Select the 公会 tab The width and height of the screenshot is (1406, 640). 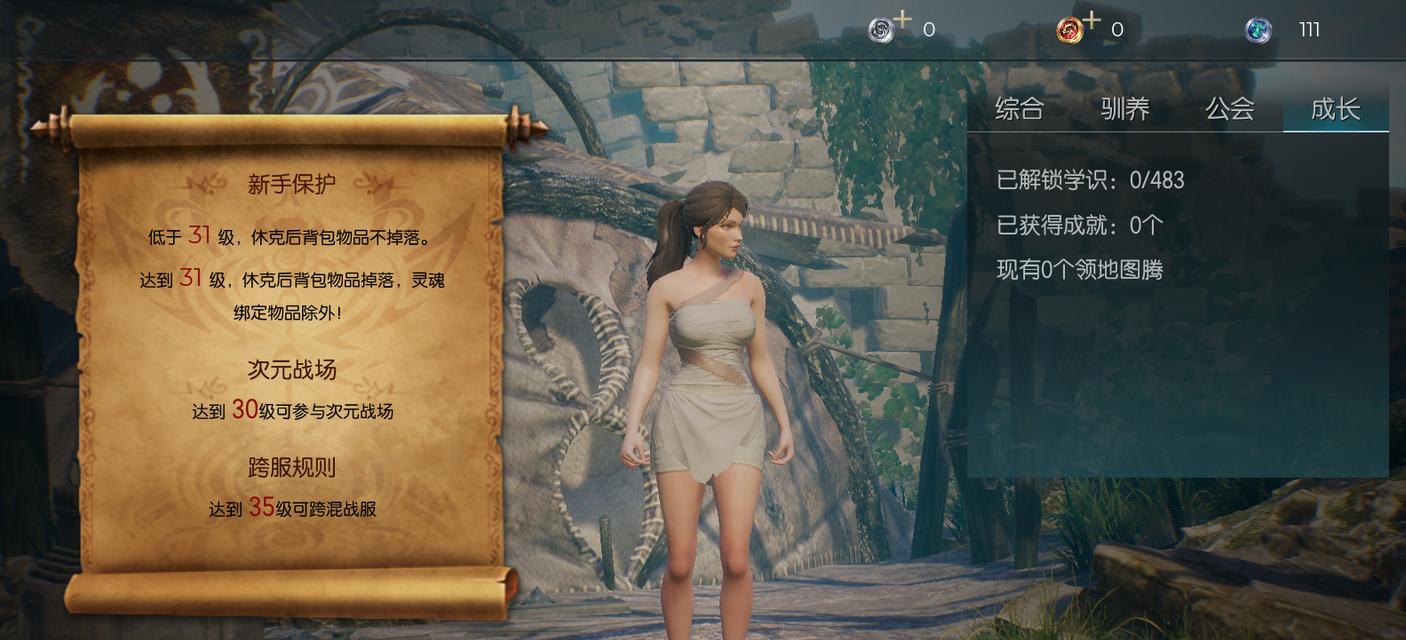pyautogui.click(x=1230, y=109)
